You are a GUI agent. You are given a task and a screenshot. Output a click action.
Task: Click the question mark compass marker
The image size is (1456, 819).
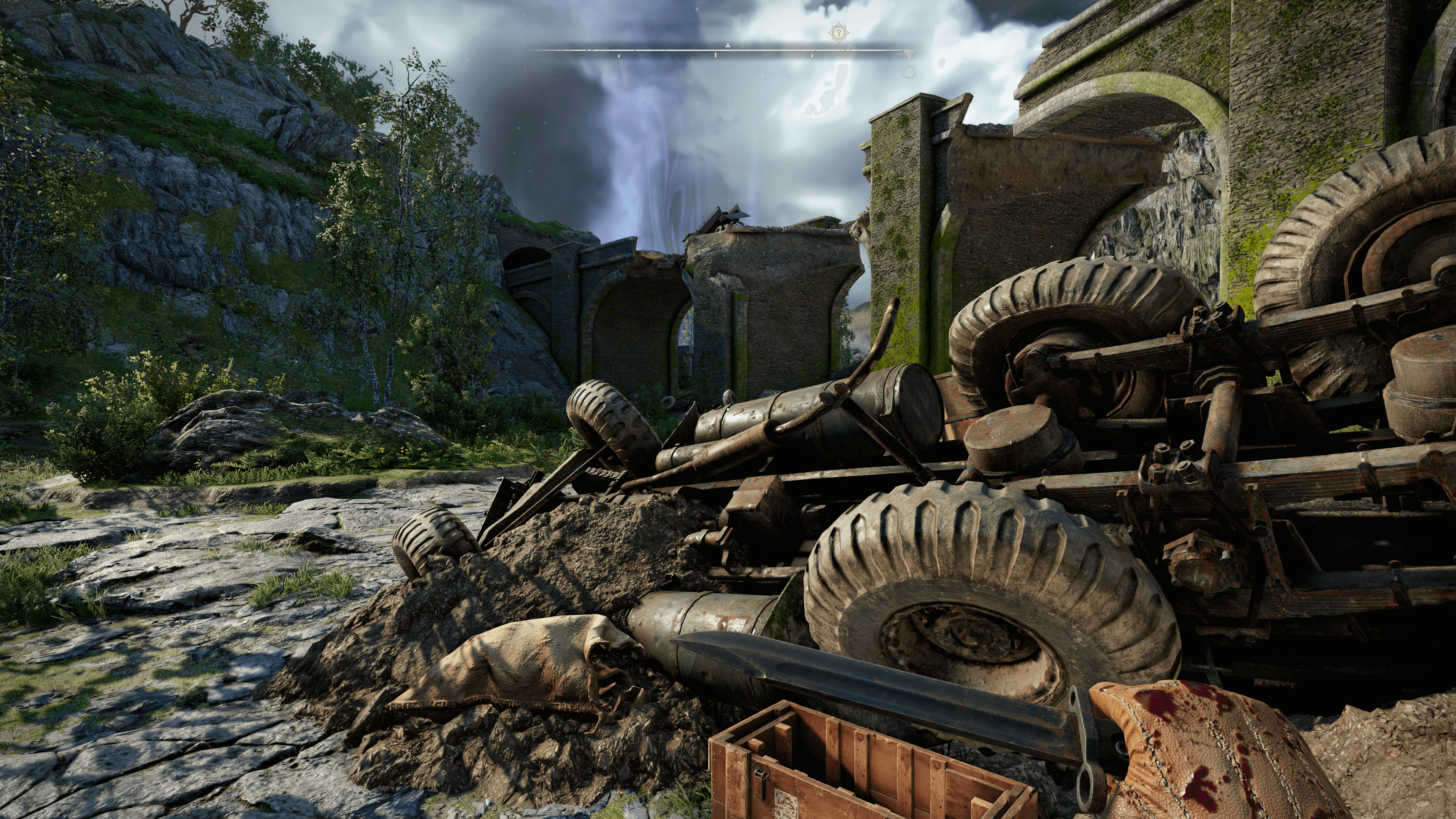click(839, 33)
